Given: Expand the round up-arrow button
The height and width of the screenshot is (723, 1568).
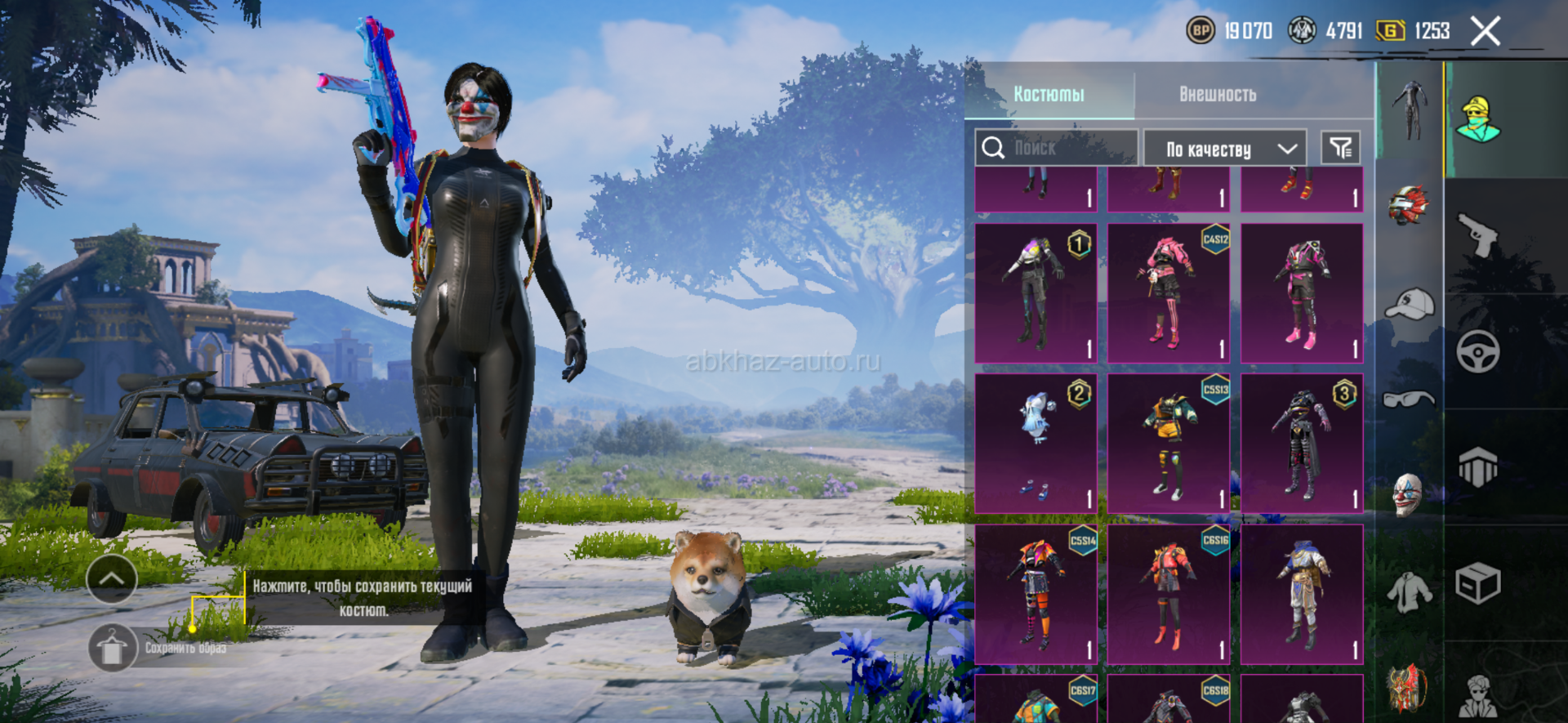Looking at the screenshot, I should [x=112, y=578].
